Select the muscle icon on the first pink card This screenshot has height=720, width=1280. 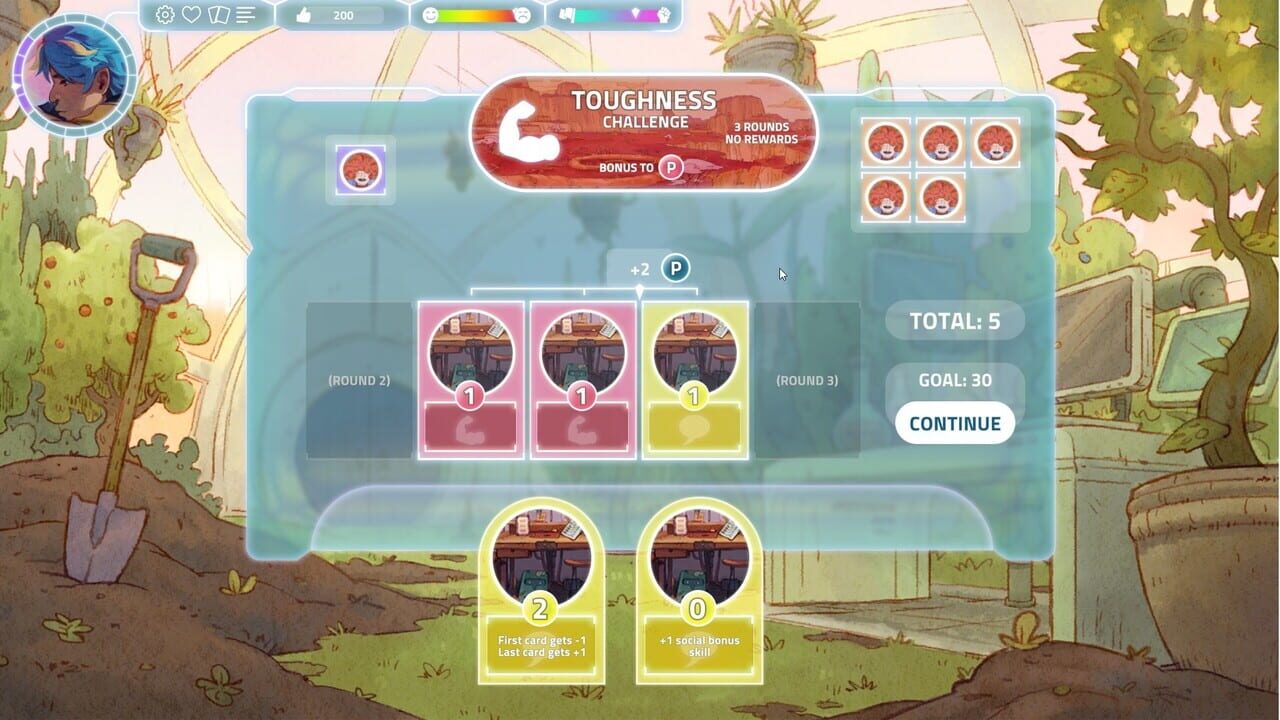click(x=470, y=430)
